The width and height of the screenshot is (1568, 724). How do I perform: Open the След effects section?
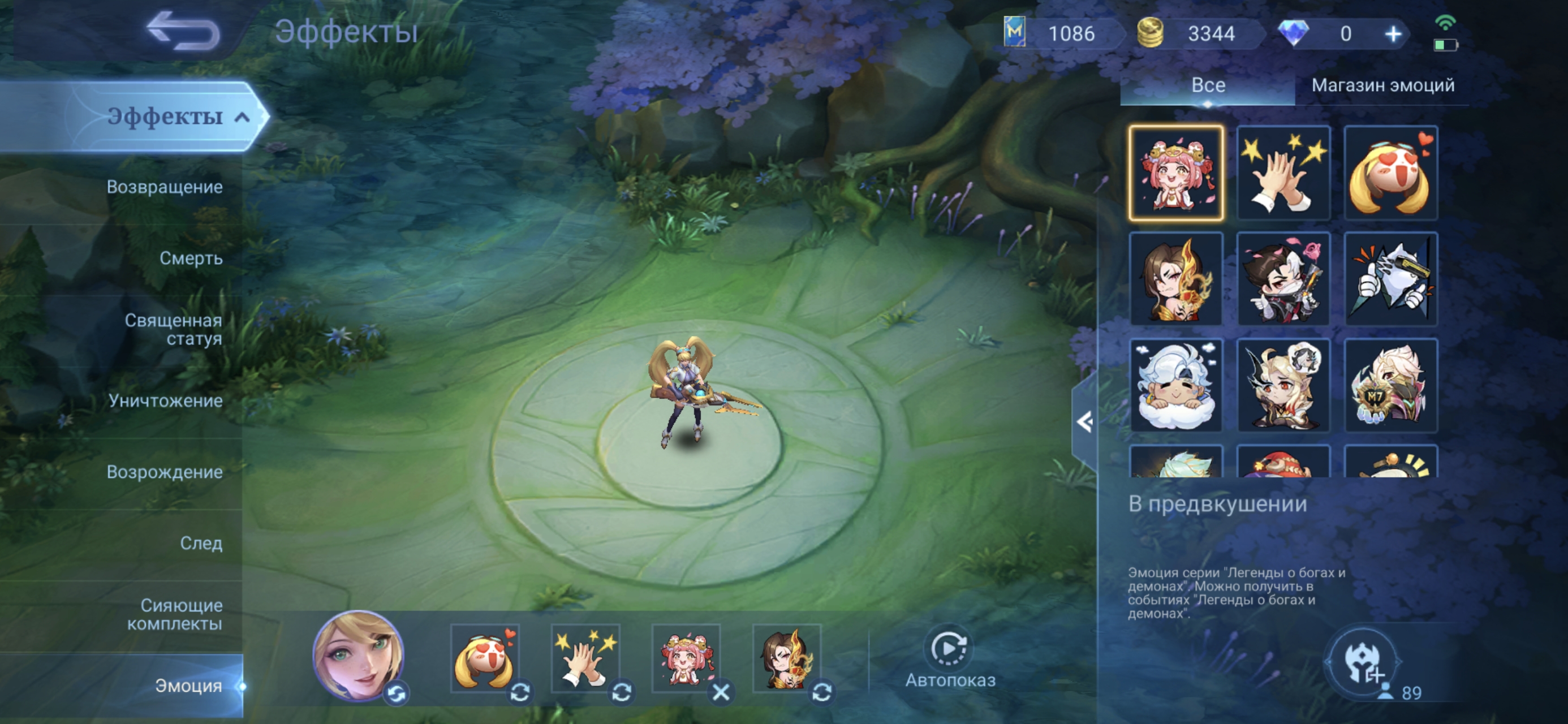tap(201, 543)
